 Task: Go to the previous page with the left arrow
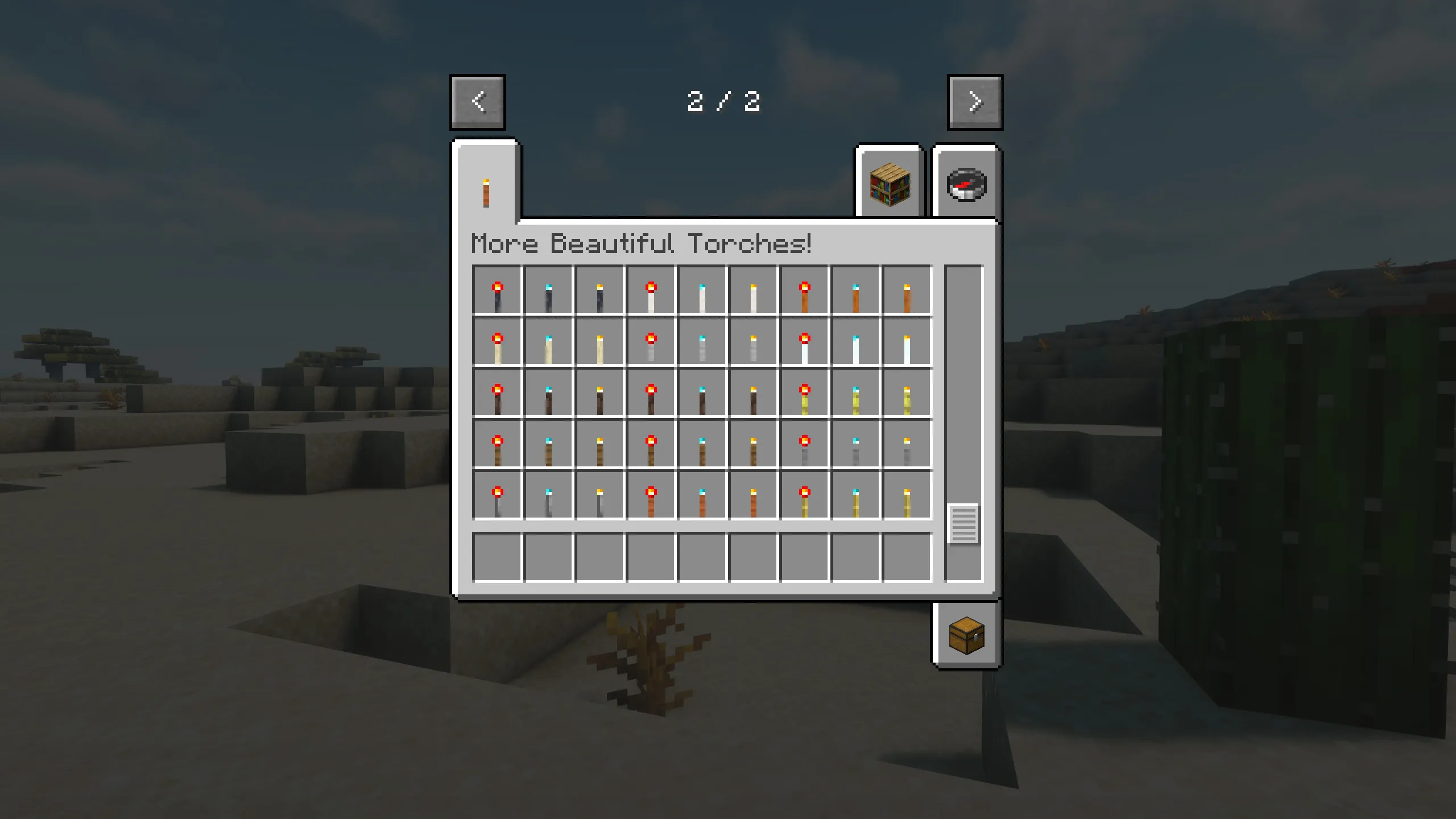(x=477, y=102)
